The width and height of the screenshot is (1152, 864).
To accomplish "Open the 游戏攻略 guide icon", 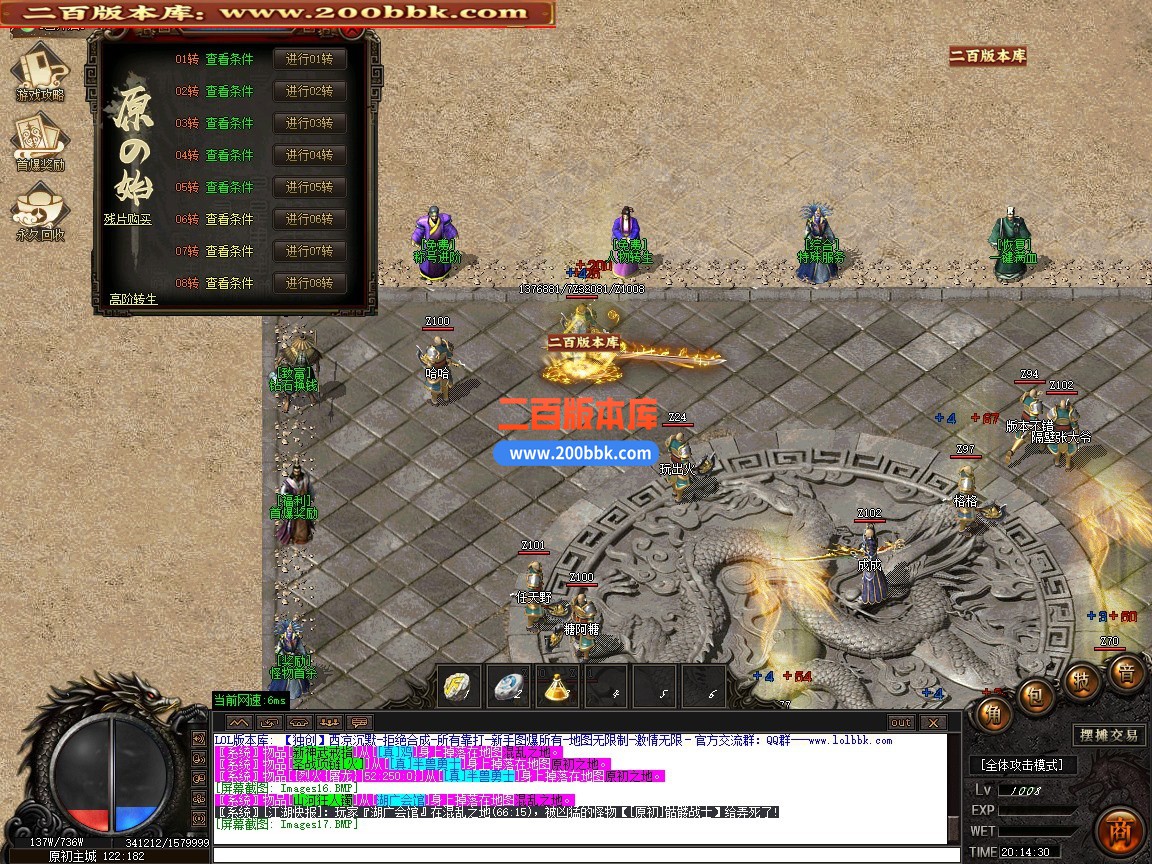I will (x=39, y=70).
